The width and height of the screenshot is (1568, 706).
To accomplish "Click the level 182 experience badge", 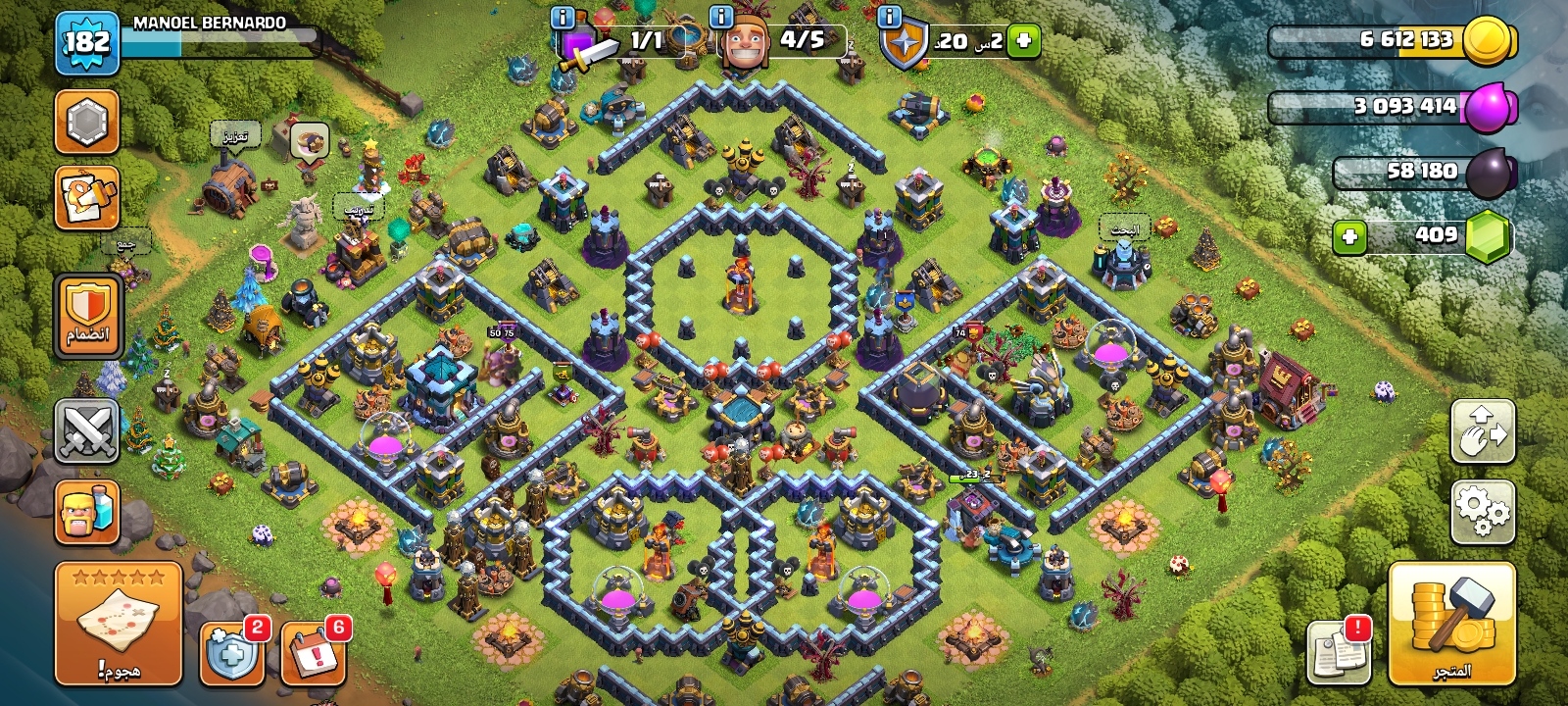I will point(87,43).
